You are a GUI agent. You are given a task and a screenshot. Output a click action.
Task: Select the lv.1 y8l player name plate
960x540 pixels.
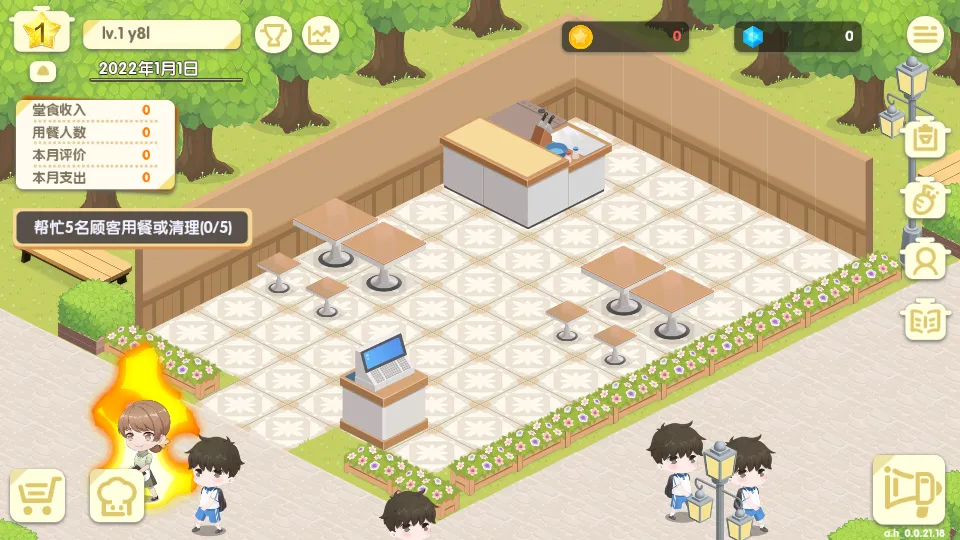click(161, 34)
